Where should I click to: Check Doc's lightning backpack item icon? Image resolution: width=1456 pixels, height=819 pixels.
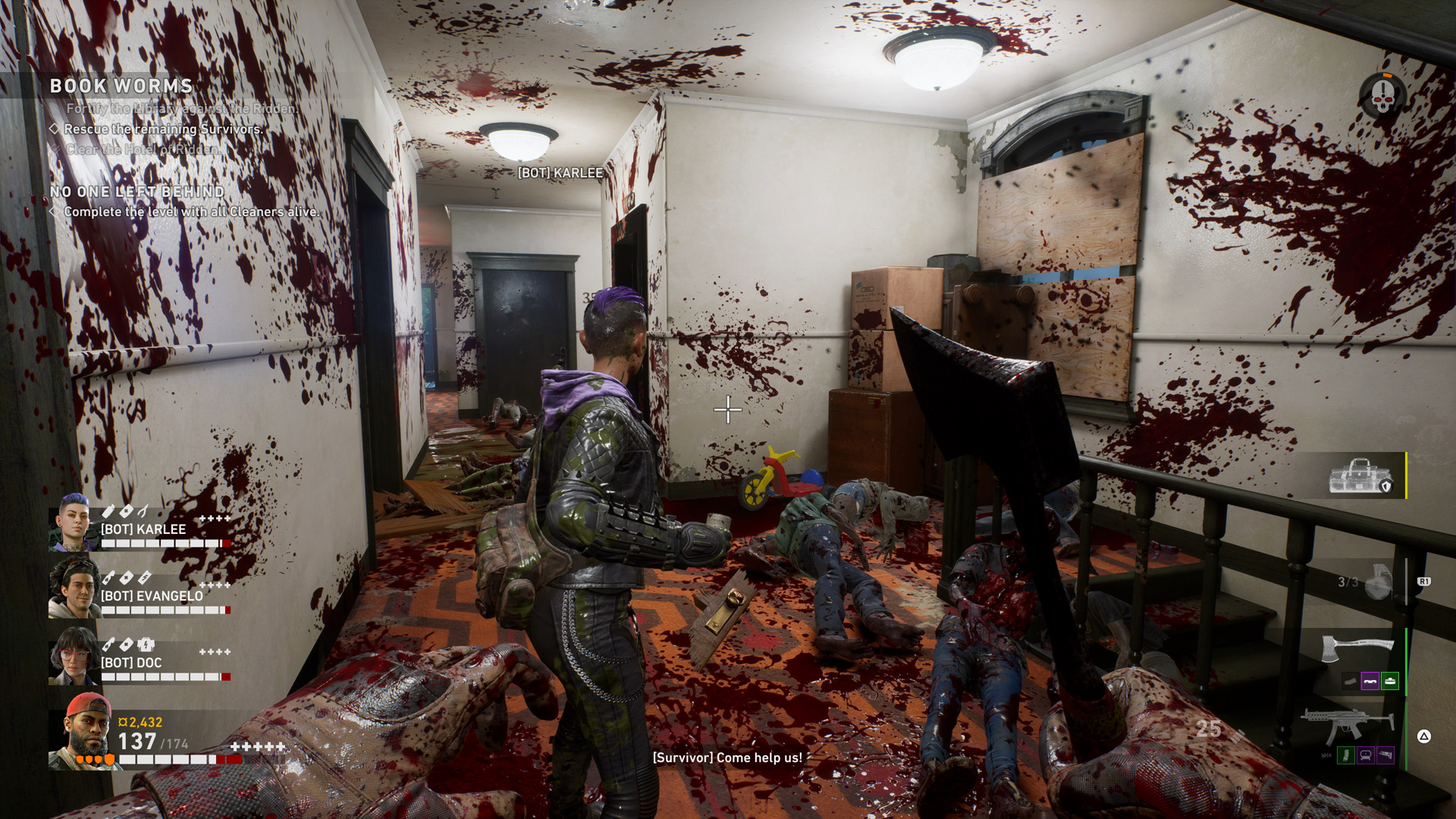pos(146,645)
